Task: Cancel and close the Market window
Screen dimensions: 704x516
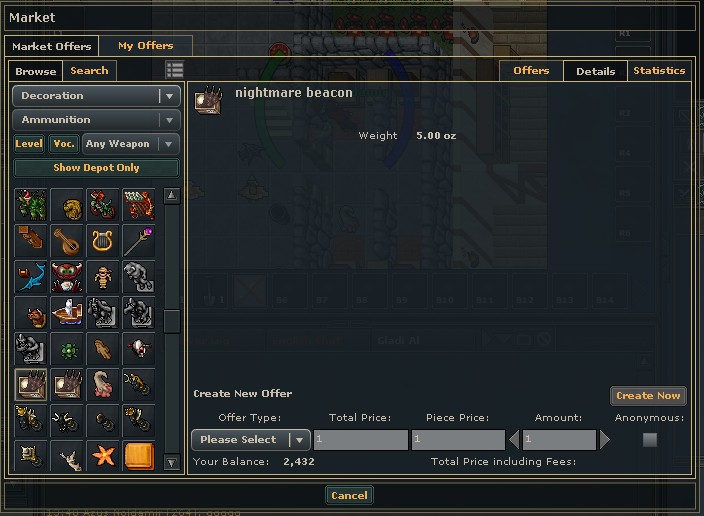Action: tap(349, 495)
